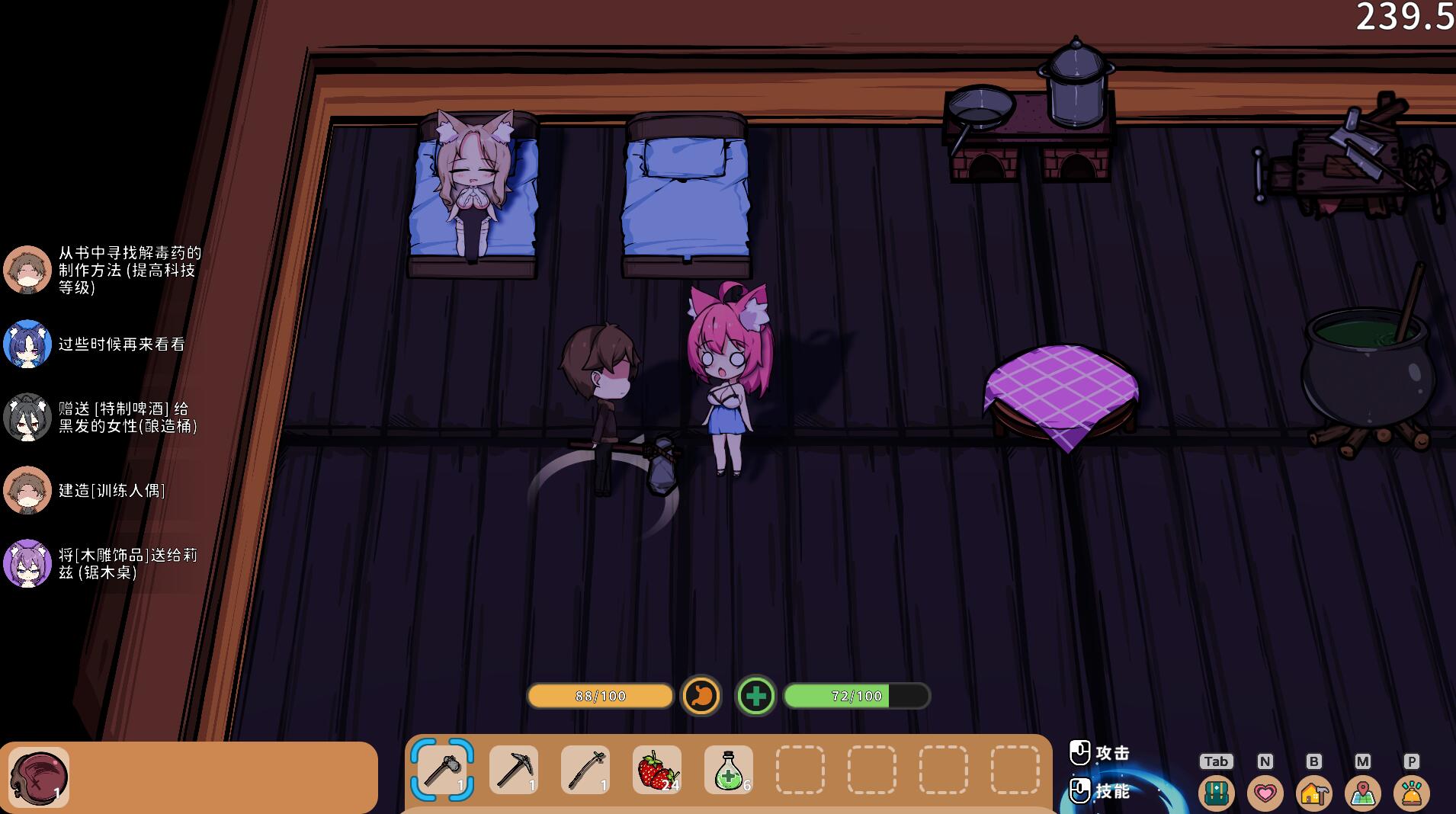The width and height of the screenshot is (1456, 814).
Task: Select the blue-haired girl's quest entry
Action: (121, 345)
